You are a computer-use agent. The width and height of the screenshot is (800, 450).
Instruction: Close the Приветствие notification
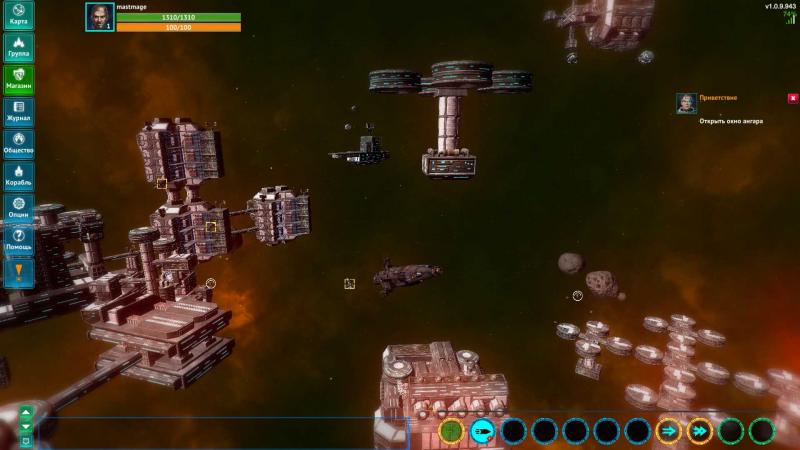[x=793, y=98]
